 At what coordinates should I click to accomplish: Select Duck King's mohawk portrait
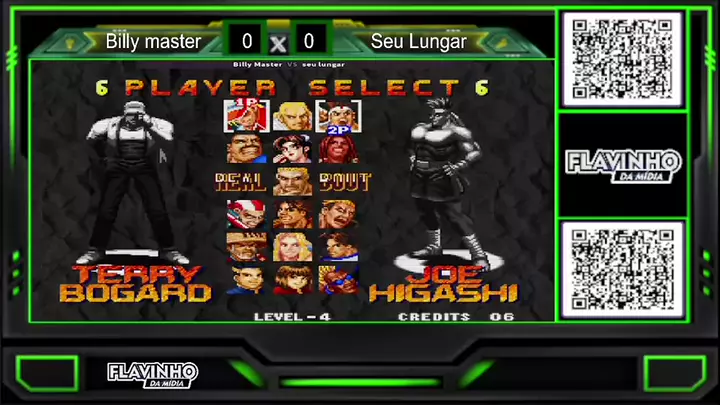click(245, 214)
